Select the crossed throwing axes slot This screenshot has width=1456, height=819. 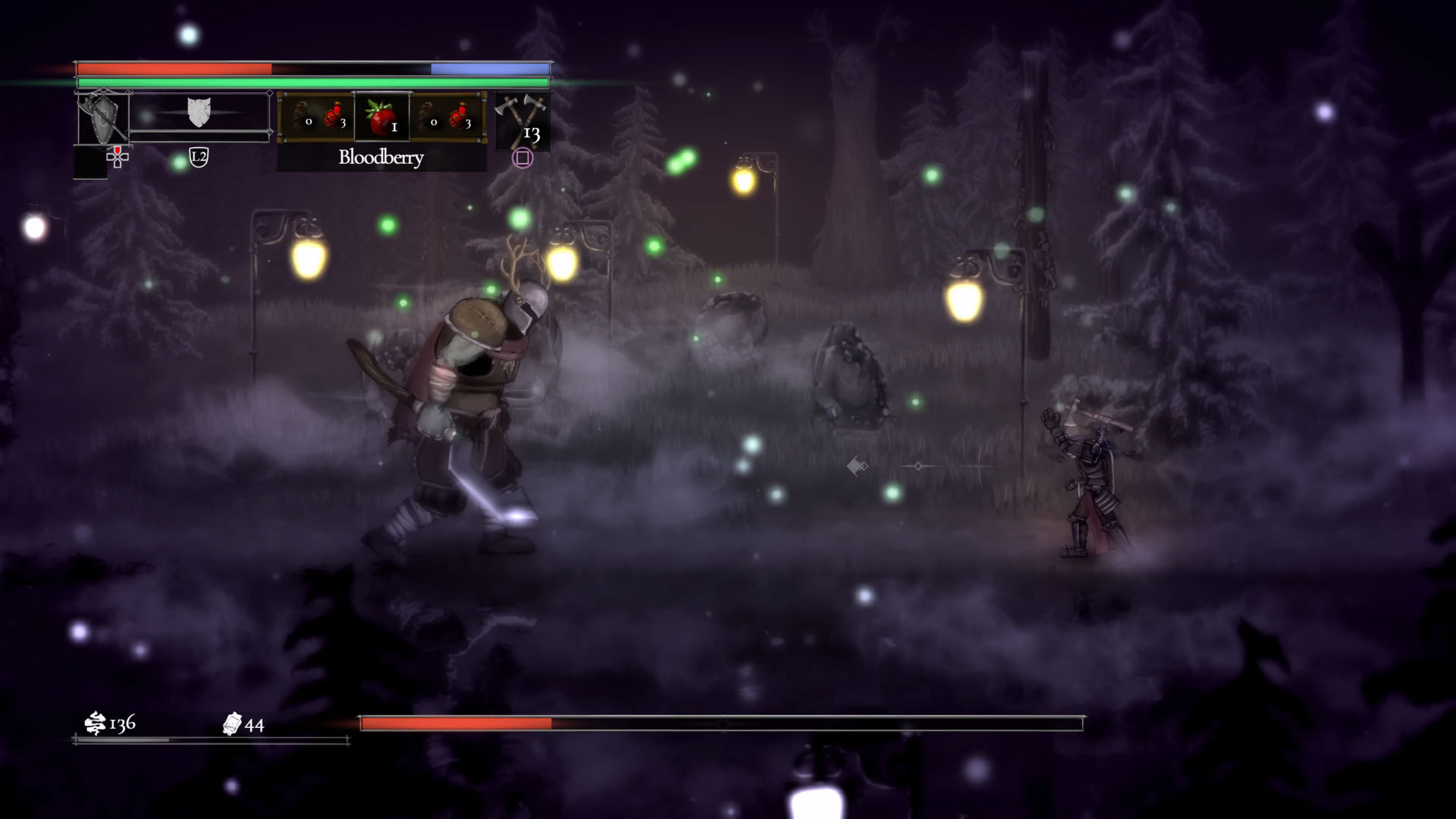521,120
